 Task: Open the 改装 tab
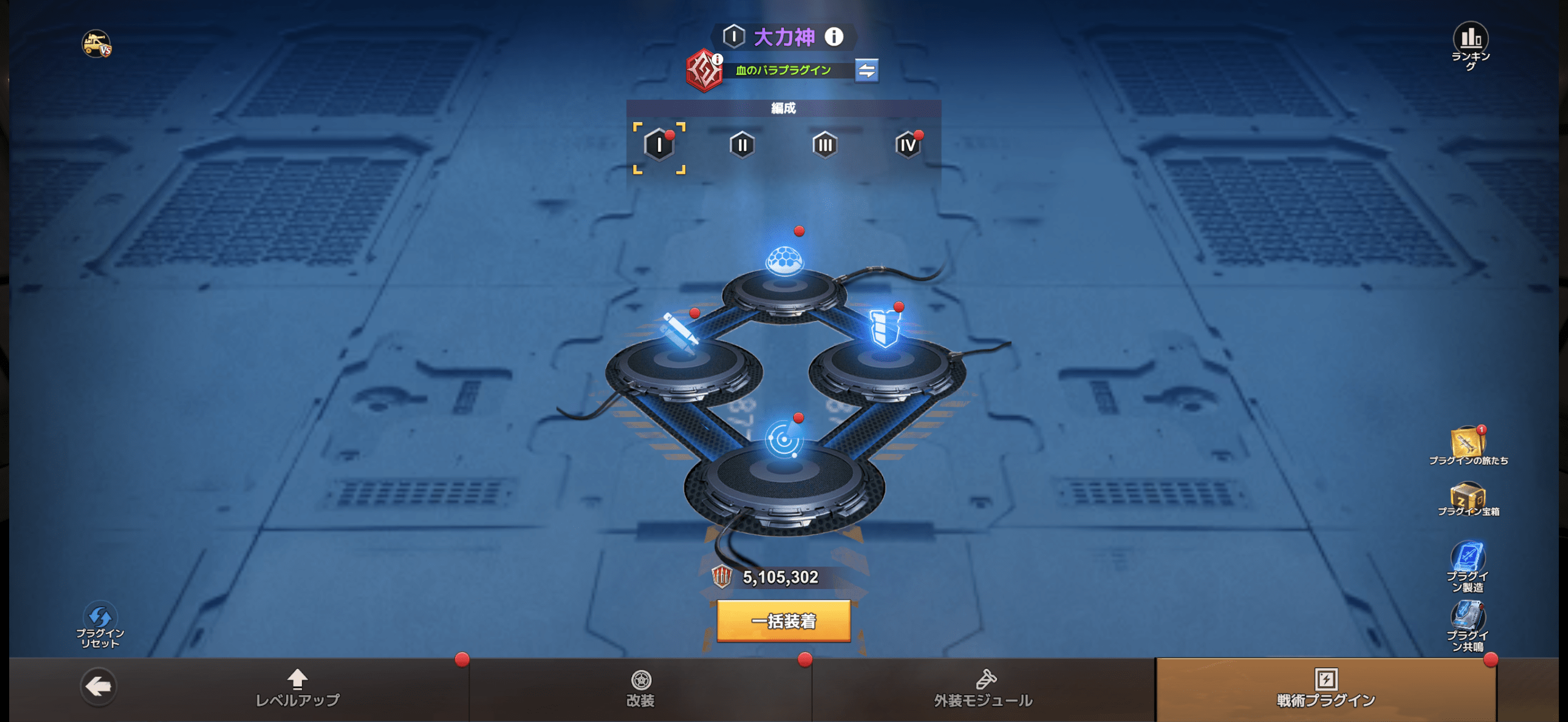point(641,688)
